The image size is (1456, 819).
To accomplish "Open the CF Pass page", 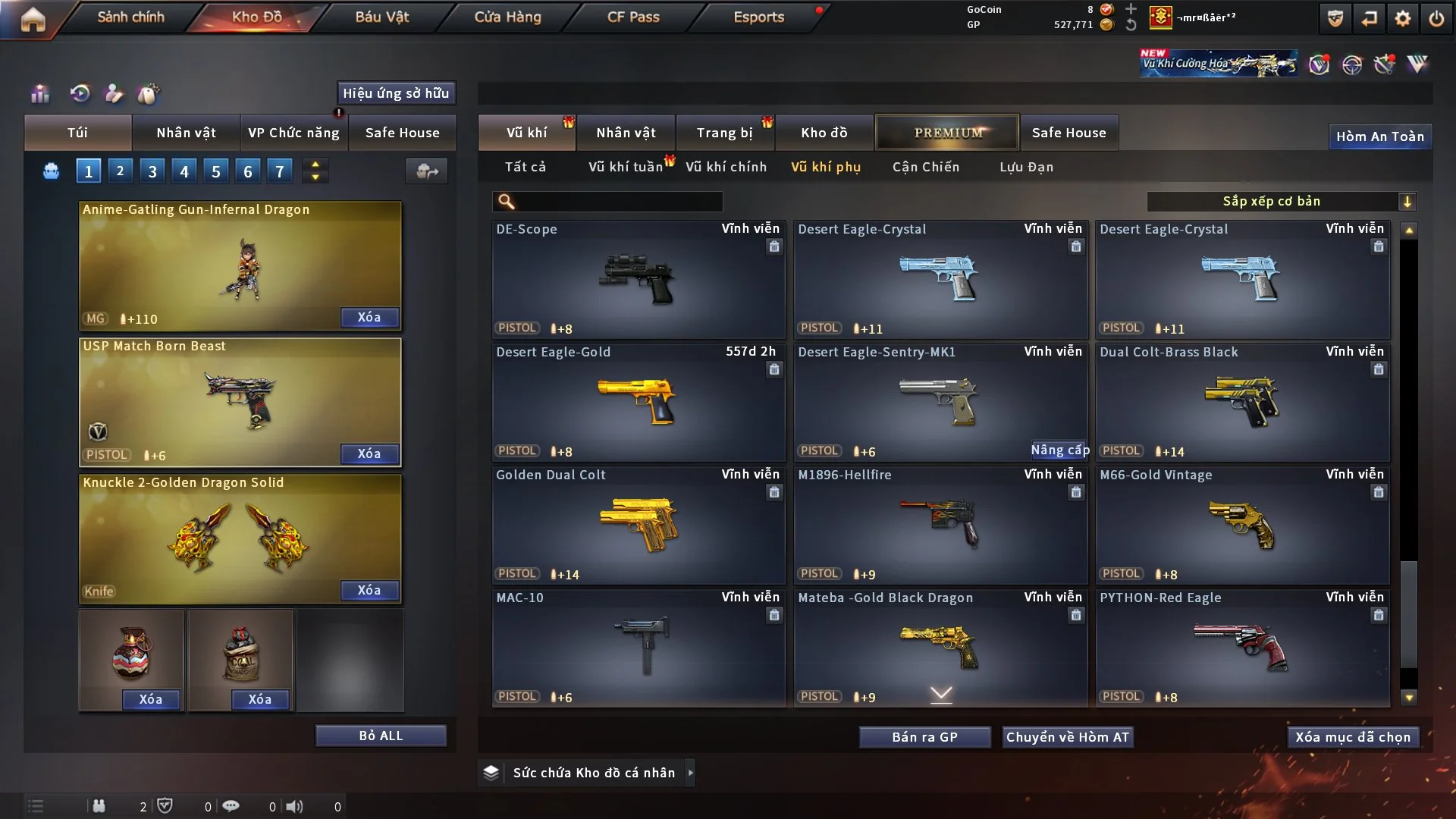I will tap(633, 17).
